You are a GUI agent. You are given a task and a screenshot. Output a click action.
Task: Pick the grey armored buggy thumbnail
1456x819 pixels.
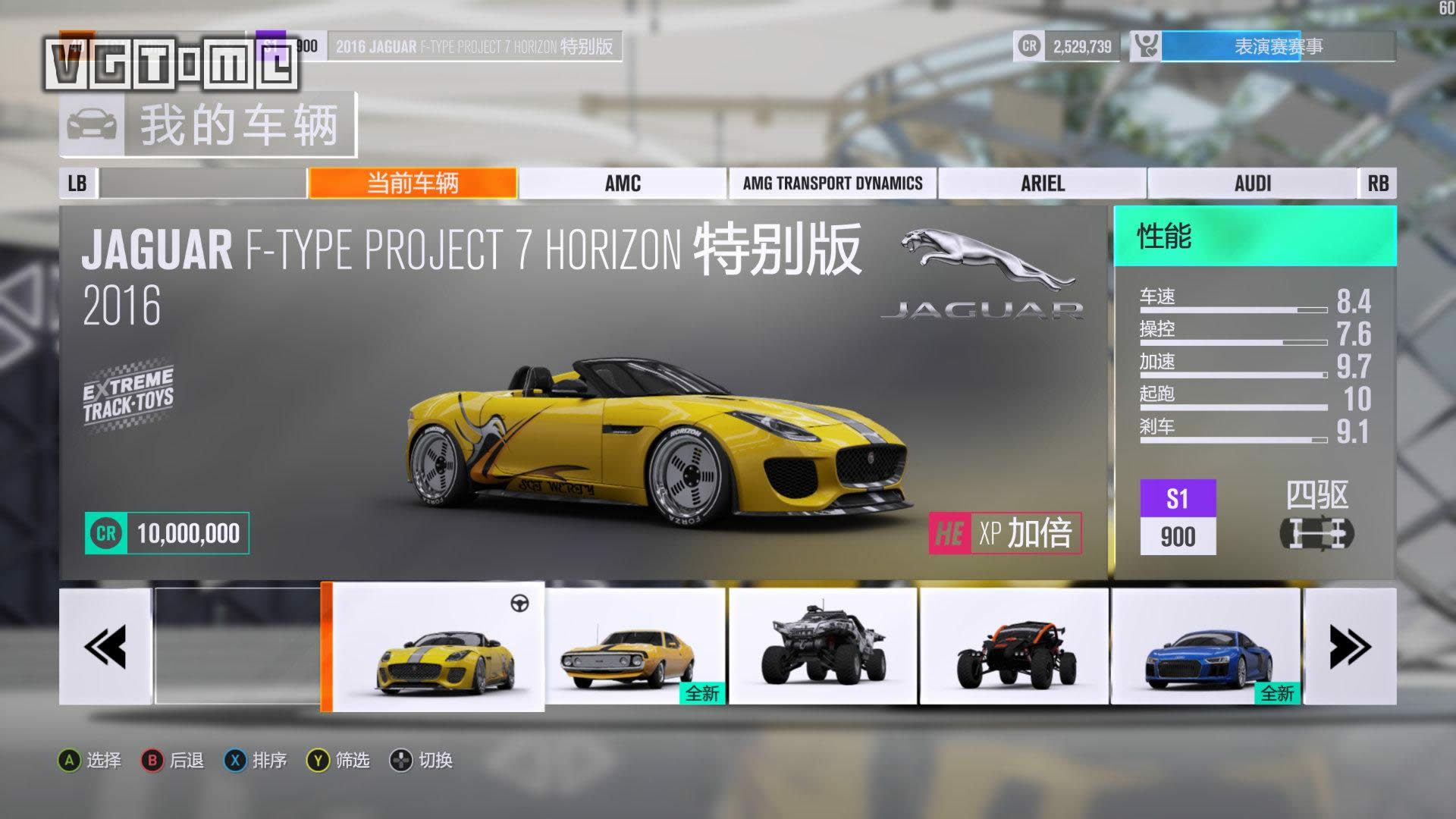824,647
